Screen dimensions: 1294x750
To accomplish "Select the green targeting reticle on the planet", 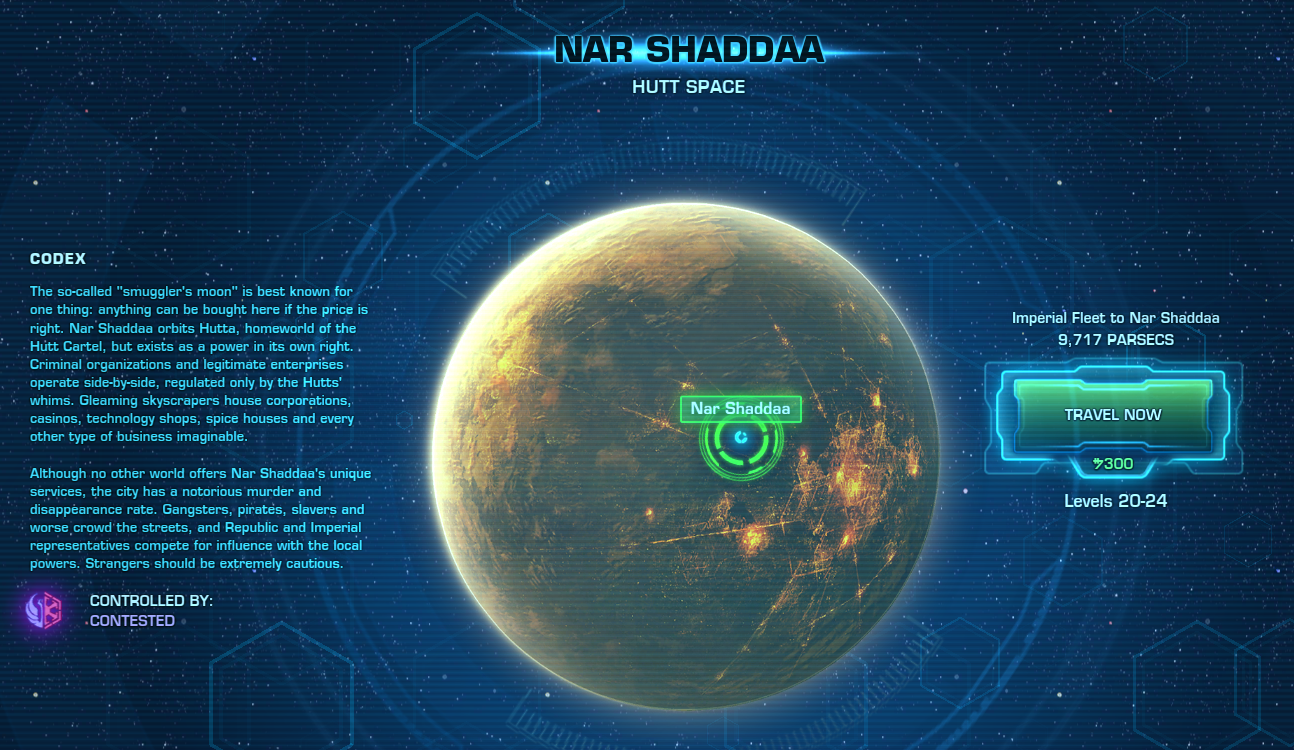I will [741, 437].
